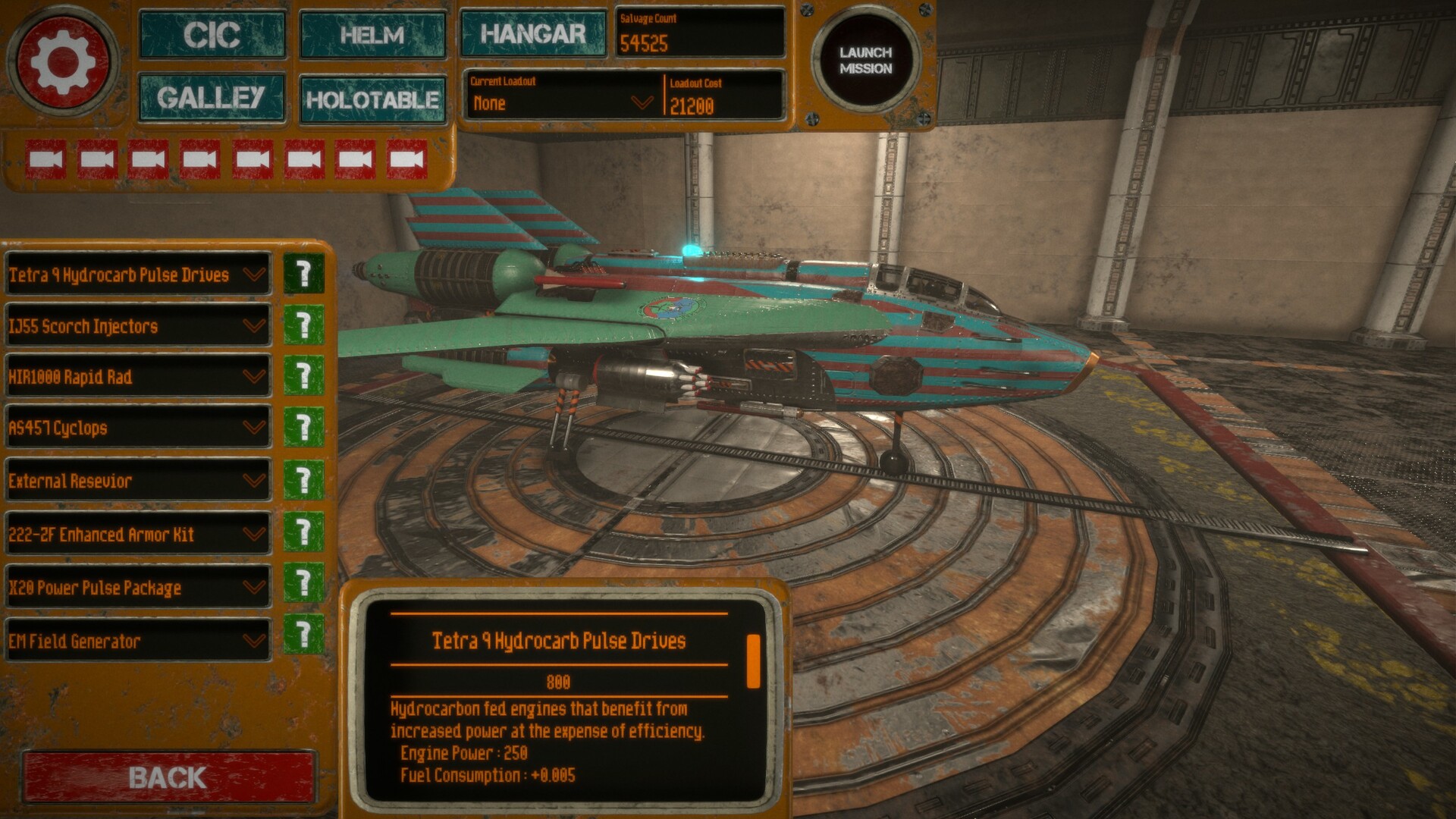Launch the mission
Image resolution: width=1456 pixels, height=819 pixels.
pos(865,61)
